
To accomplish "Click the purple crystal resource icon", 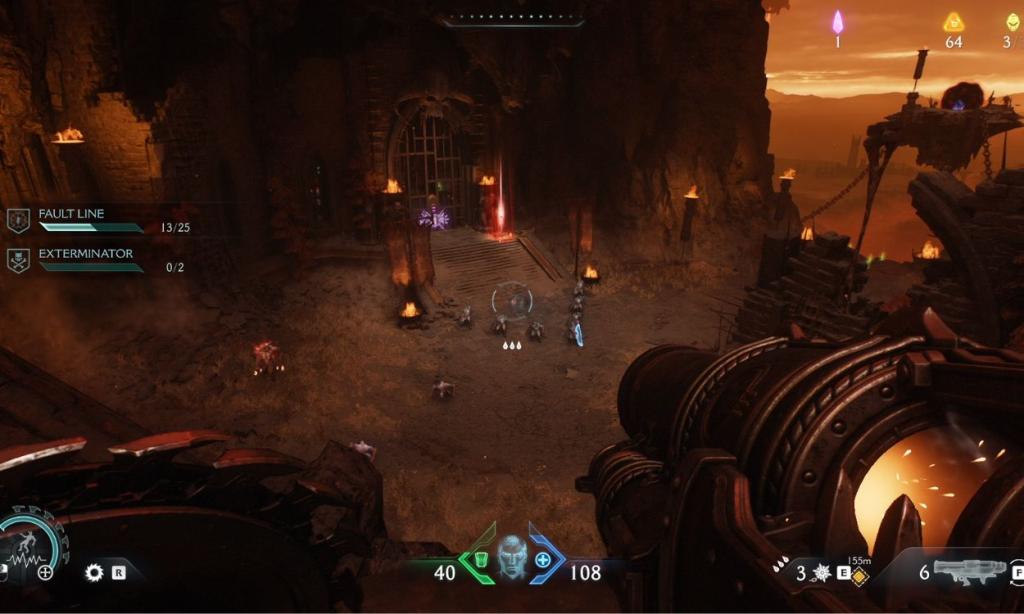I will (838, 22).
